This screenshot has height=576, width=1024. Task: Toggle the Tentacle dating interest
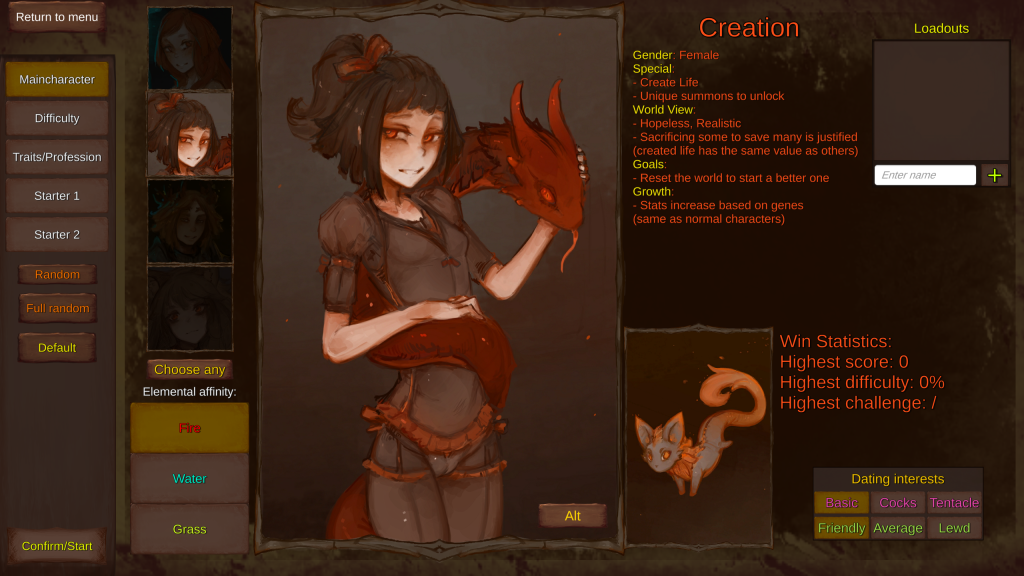[x=954, y=503]
